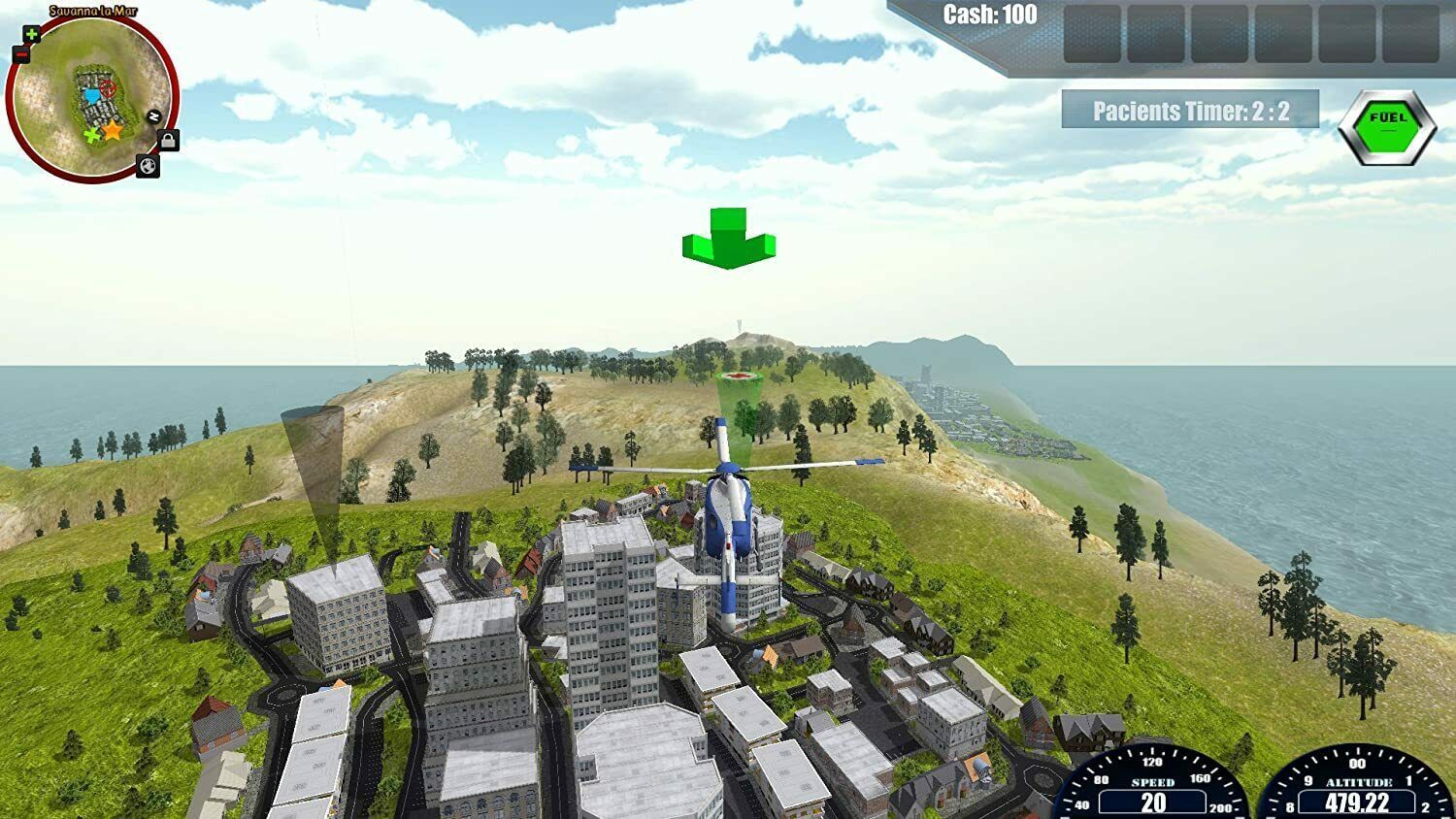Zoom in the minimap with the green plus
1456x819 pixels.
point(31,35)
